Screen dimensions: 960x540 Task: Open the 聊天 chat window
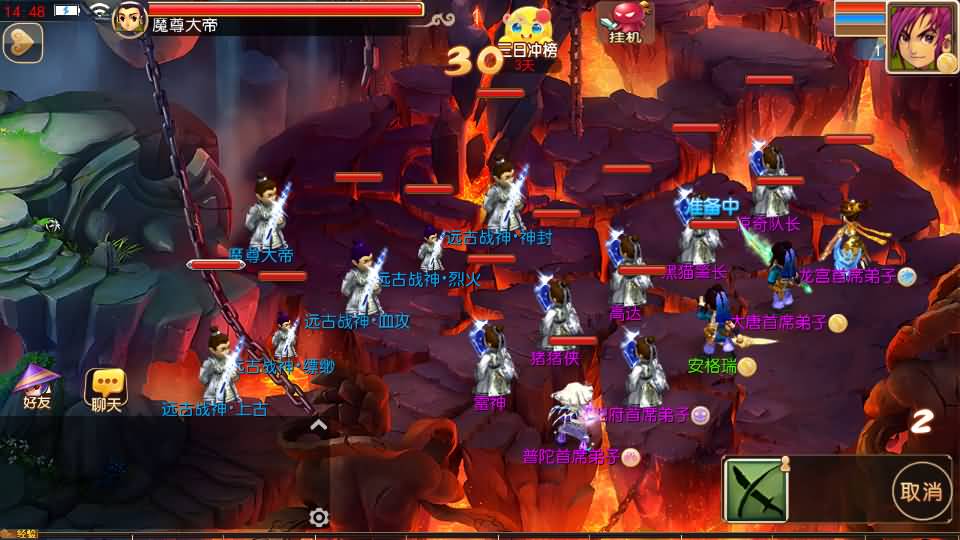(106, 389)
